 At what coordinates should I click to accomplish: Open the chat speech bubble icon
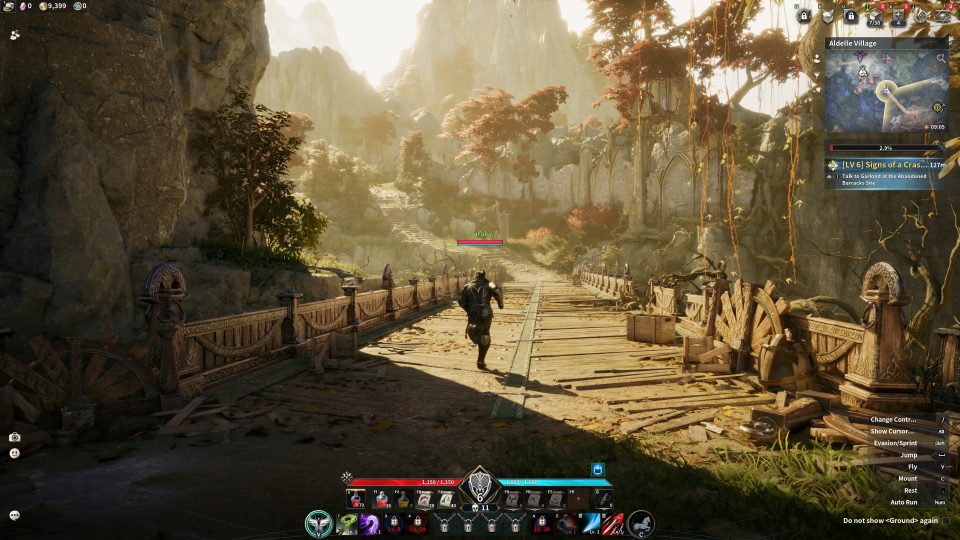point(15,515)
